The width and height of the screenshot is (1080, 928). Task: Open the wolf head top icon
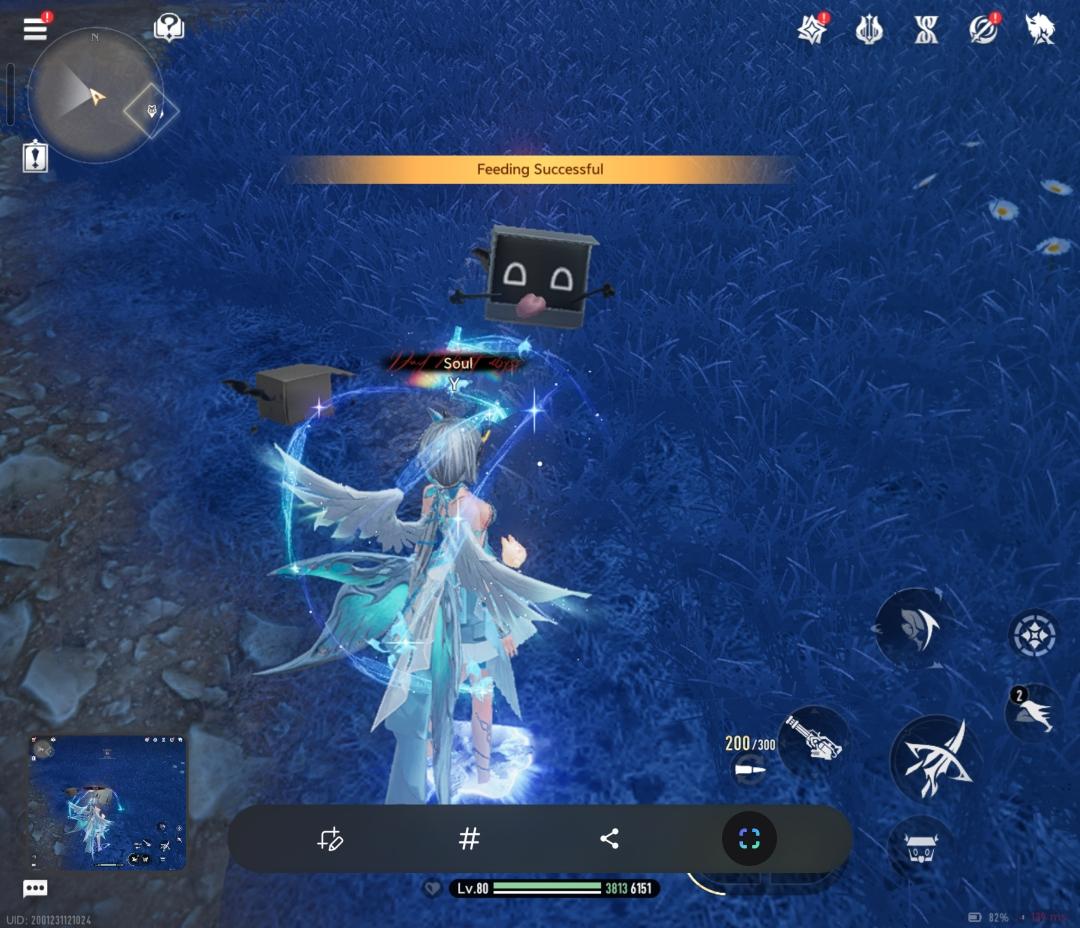[x=1040, y=29]
